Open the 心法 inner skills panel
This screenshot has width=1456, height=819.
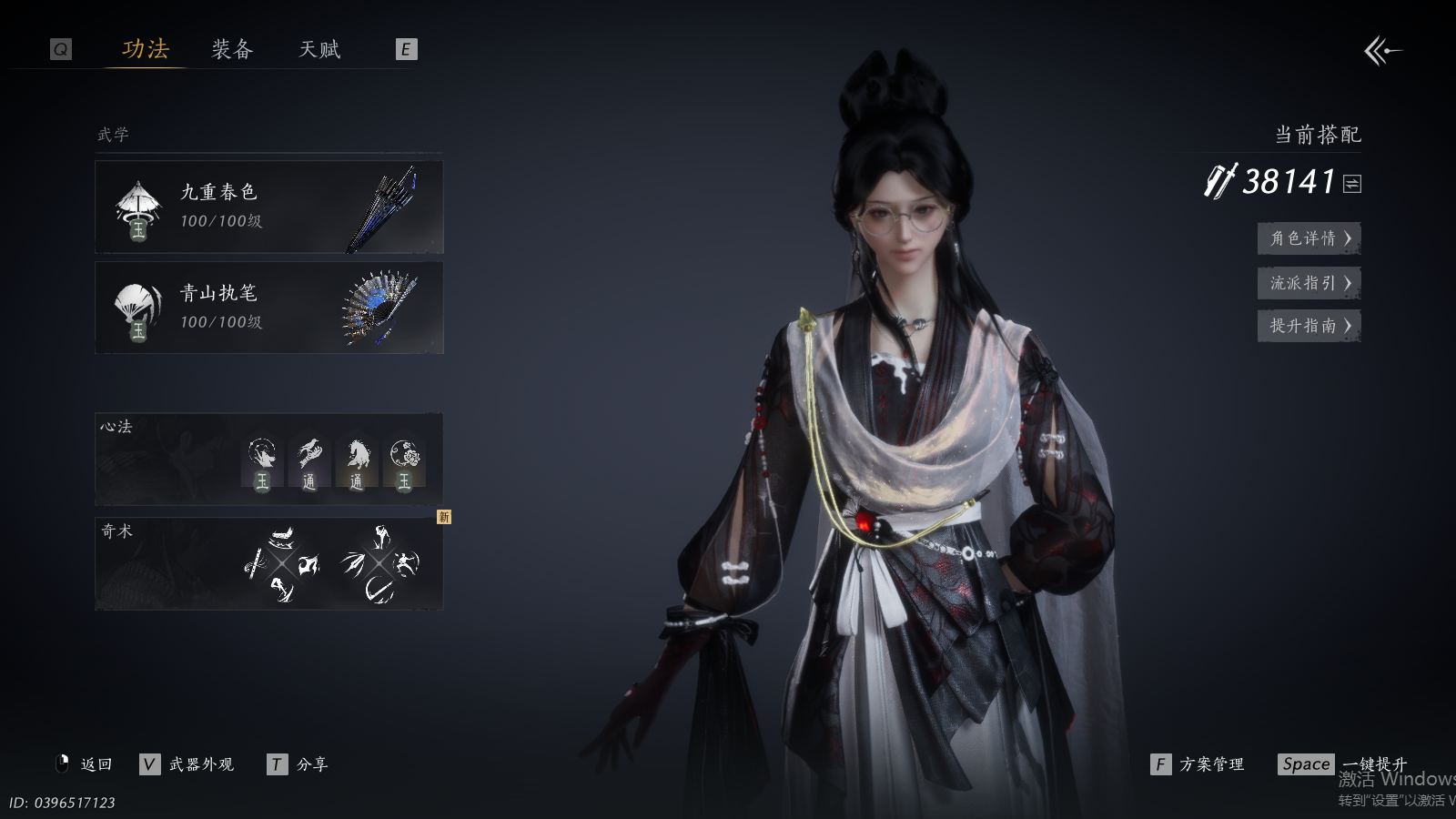click(x=268, y=460)
